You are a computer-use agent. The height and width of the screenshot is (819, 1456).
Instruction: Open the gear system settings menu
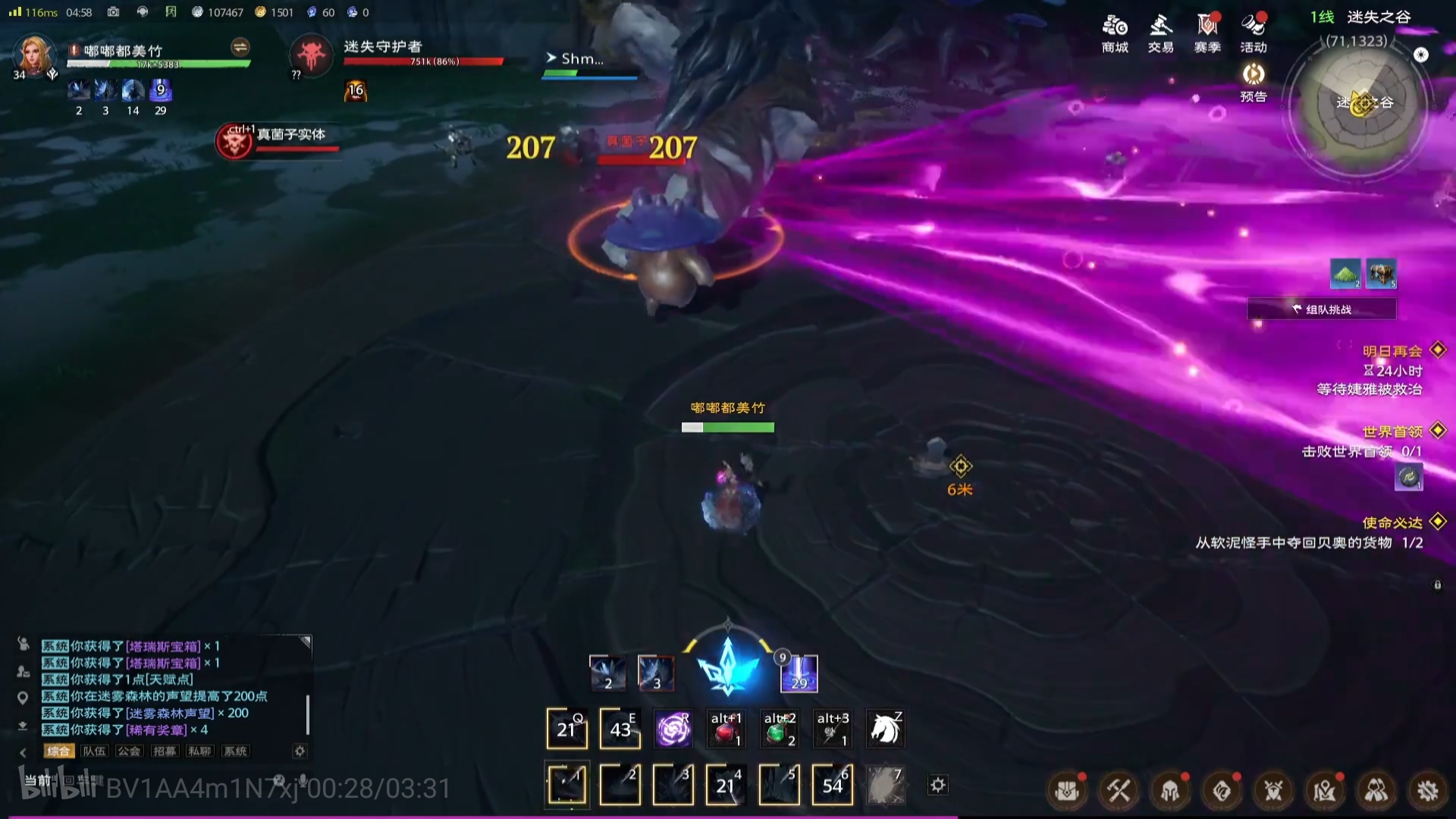click(1428, 791)
